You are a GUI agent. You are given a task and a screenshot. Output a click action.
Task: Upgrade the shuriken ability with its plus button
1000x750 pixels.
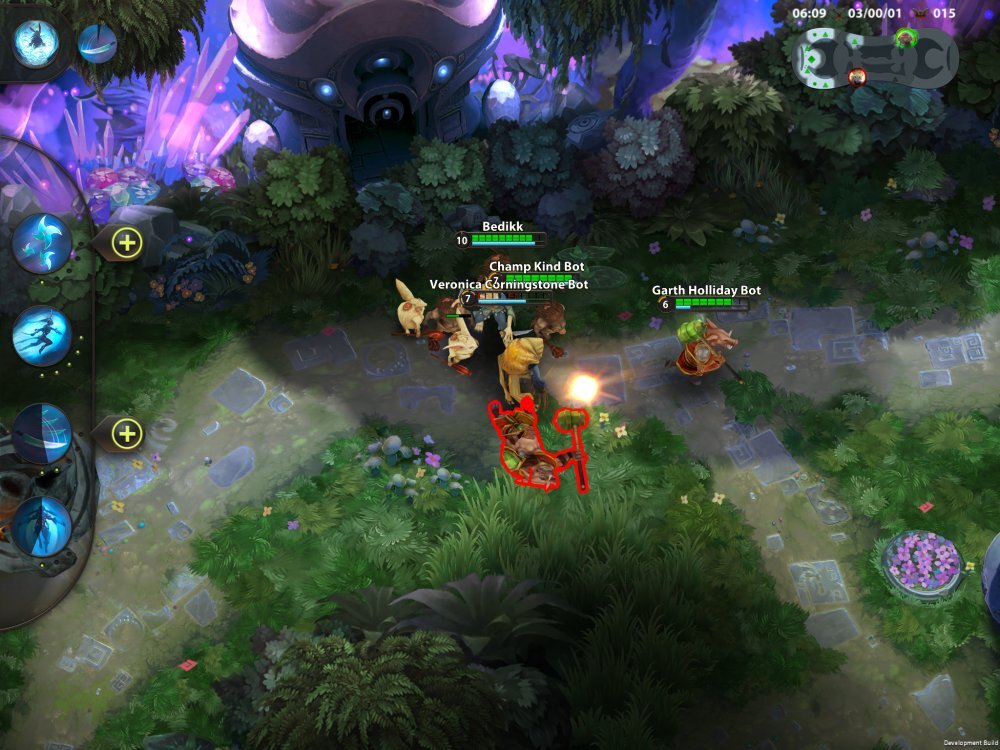[127, 242]
